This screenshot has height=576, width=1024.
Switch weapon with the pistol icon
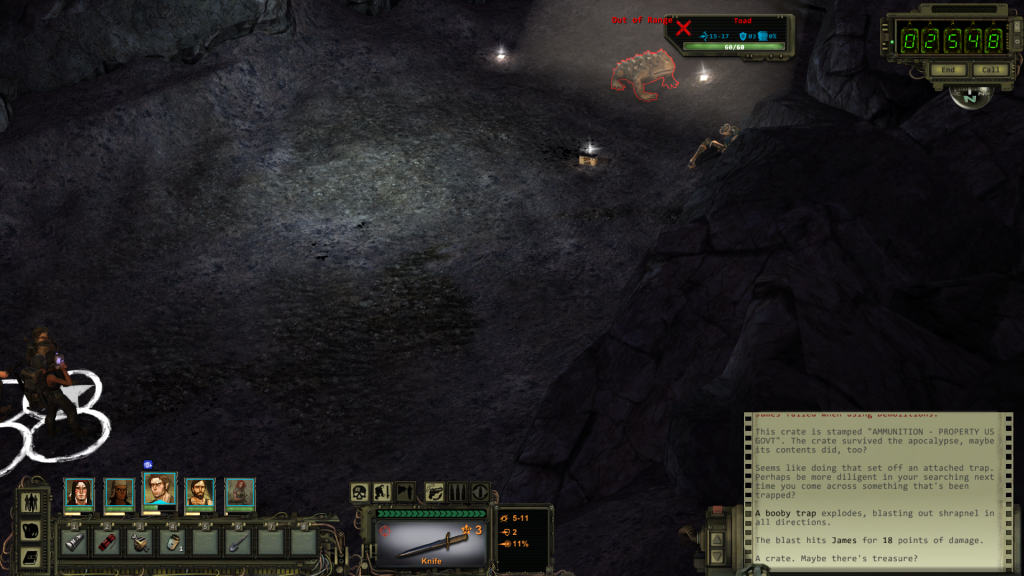(435, 492)
